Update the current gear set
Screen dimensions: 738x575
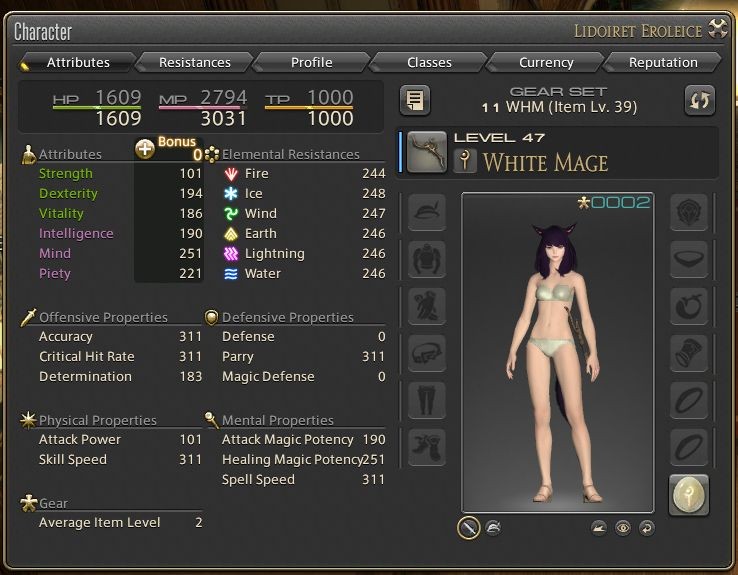(x=699, y=99)
